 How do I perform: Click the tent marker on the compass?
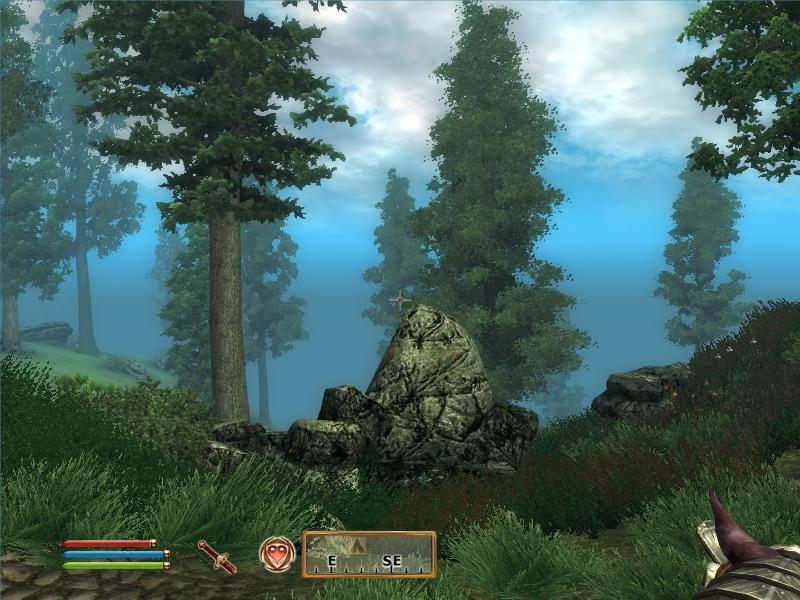pyautogui.click(x=360, y=545)
